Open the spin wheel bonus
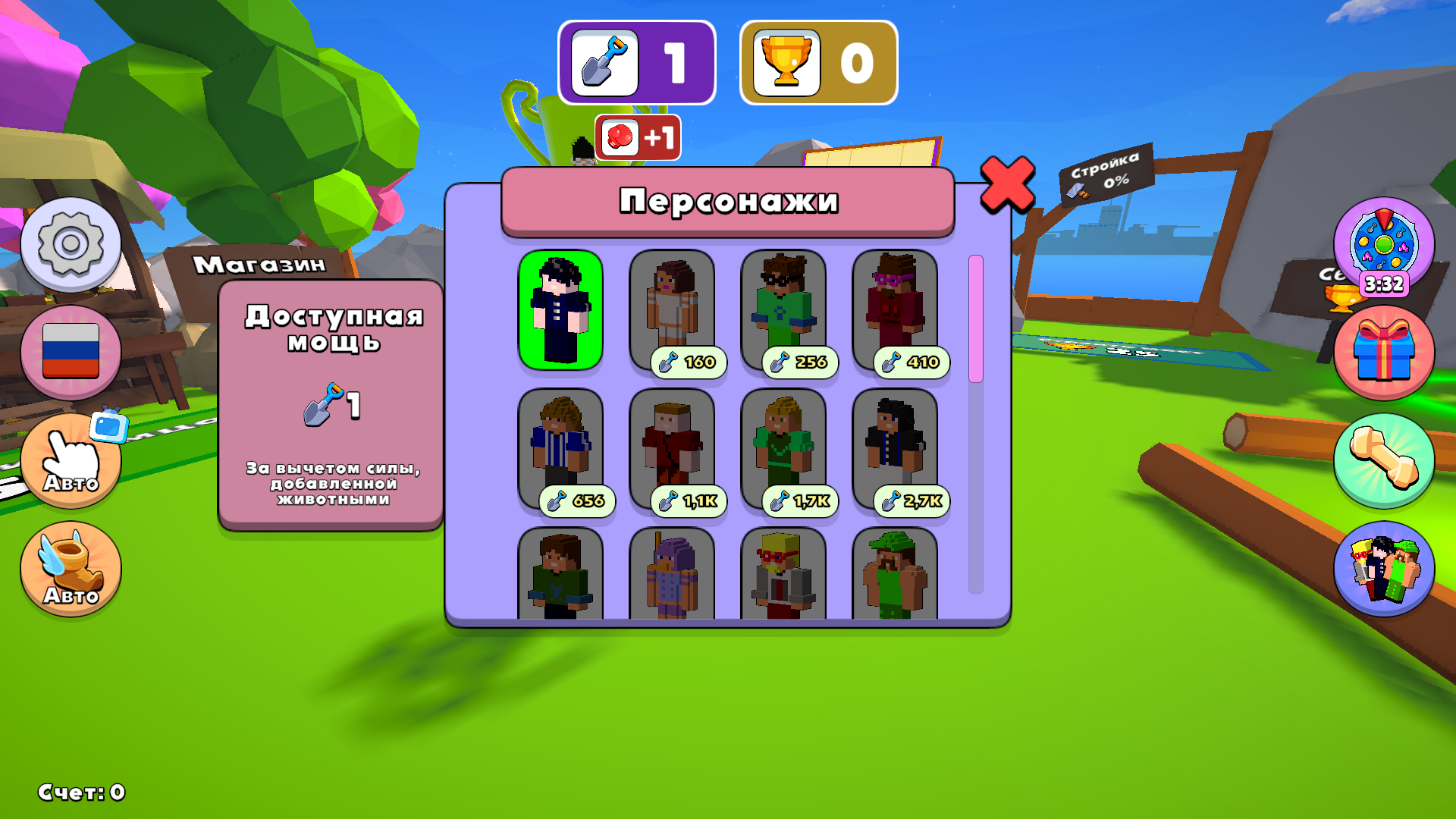The image size is (1456, 819). 1383,246
